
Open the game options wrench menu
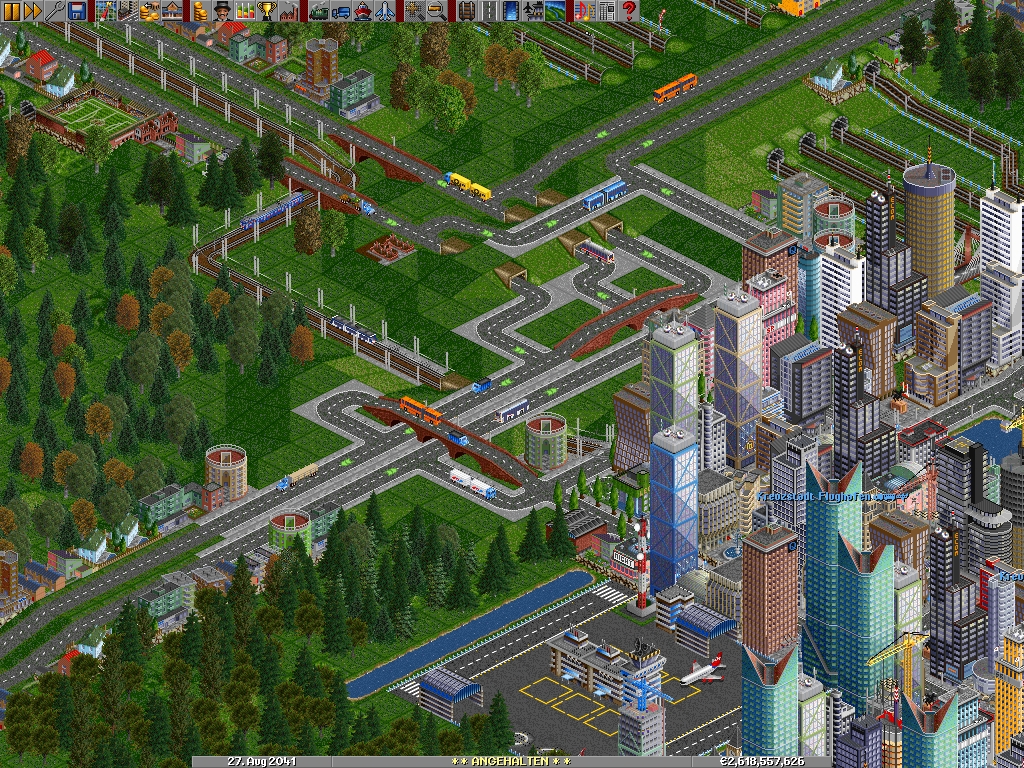pyautogui.click(x=55, y=11)
